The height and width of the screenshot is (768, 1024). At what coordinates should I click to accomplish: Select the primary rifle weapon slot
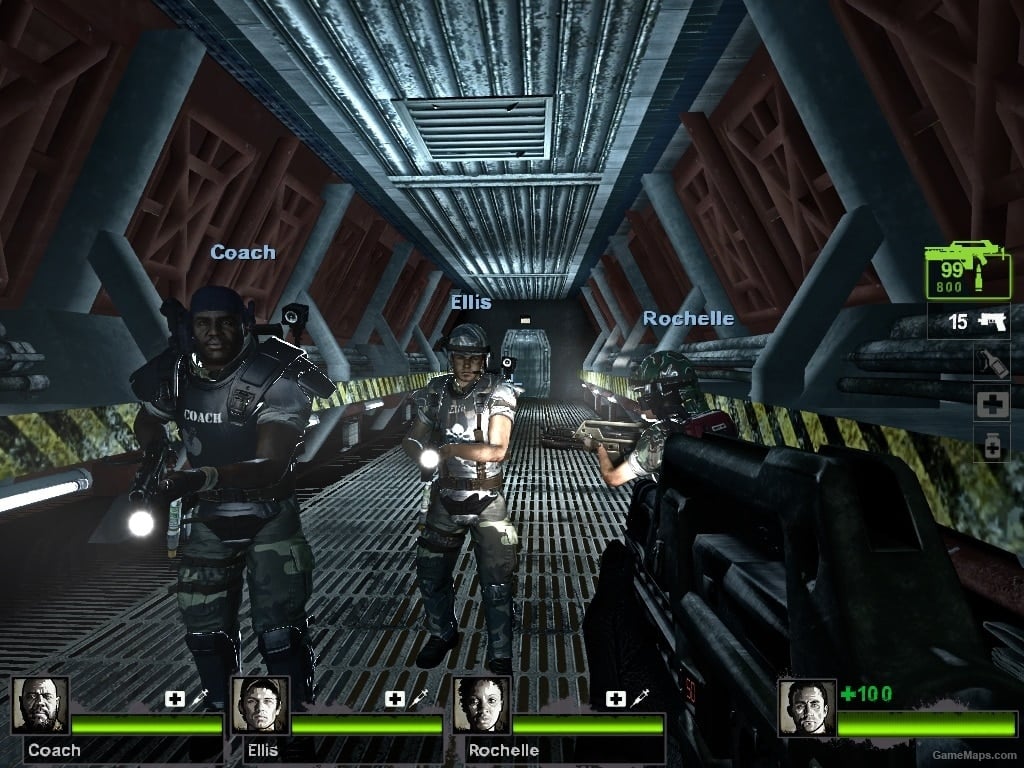click(x=967, y=270)
